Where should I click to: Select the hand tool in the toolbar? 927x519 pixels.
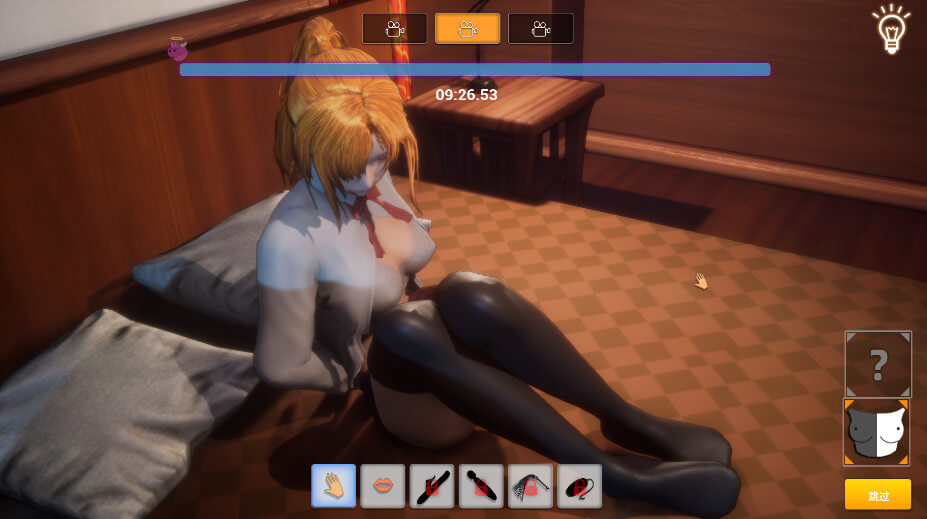(333, 486)
